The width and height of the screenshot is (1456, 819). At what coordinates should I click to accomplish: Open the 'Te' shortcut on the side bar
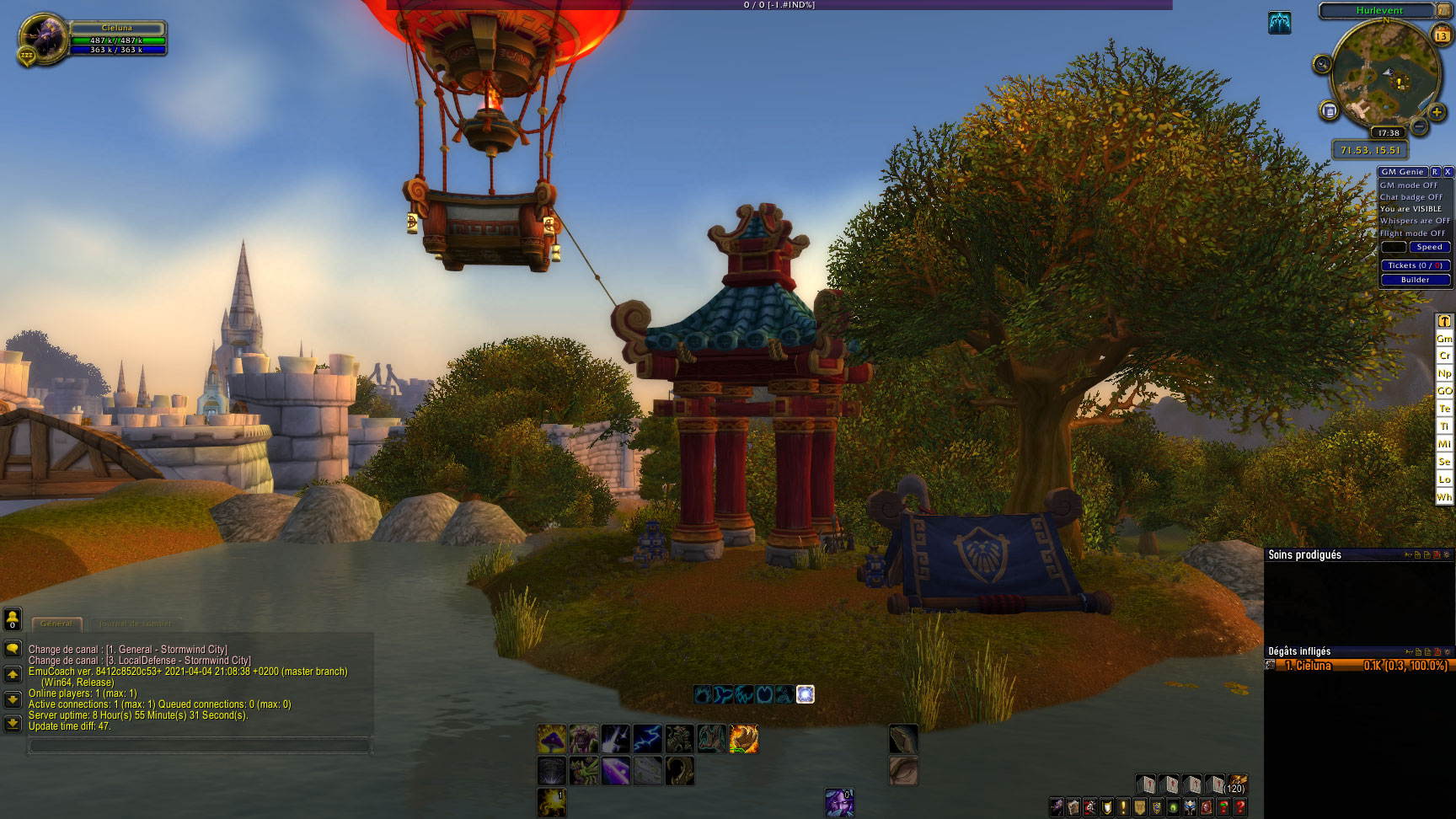click(1444, 409)
